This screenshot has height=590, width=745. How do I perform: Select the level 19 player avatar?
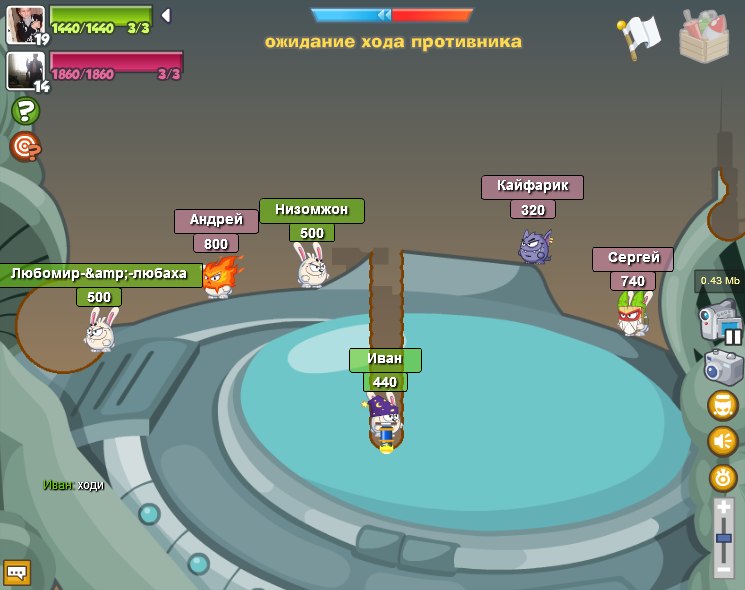pos(24,25)
